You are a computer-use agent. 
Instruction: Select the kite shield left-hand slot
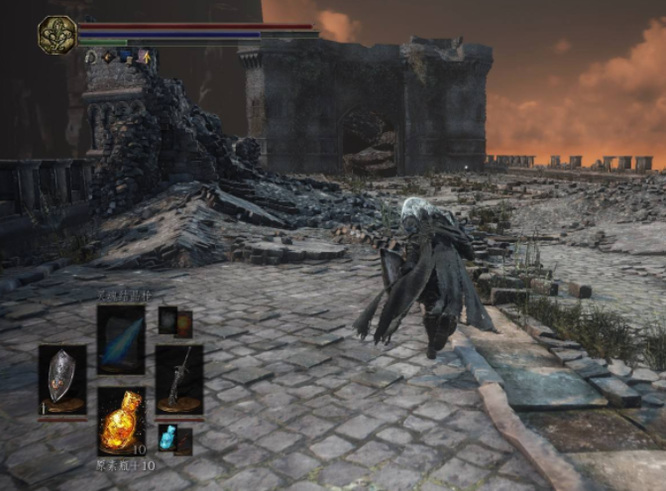click(x=62, y=378)
